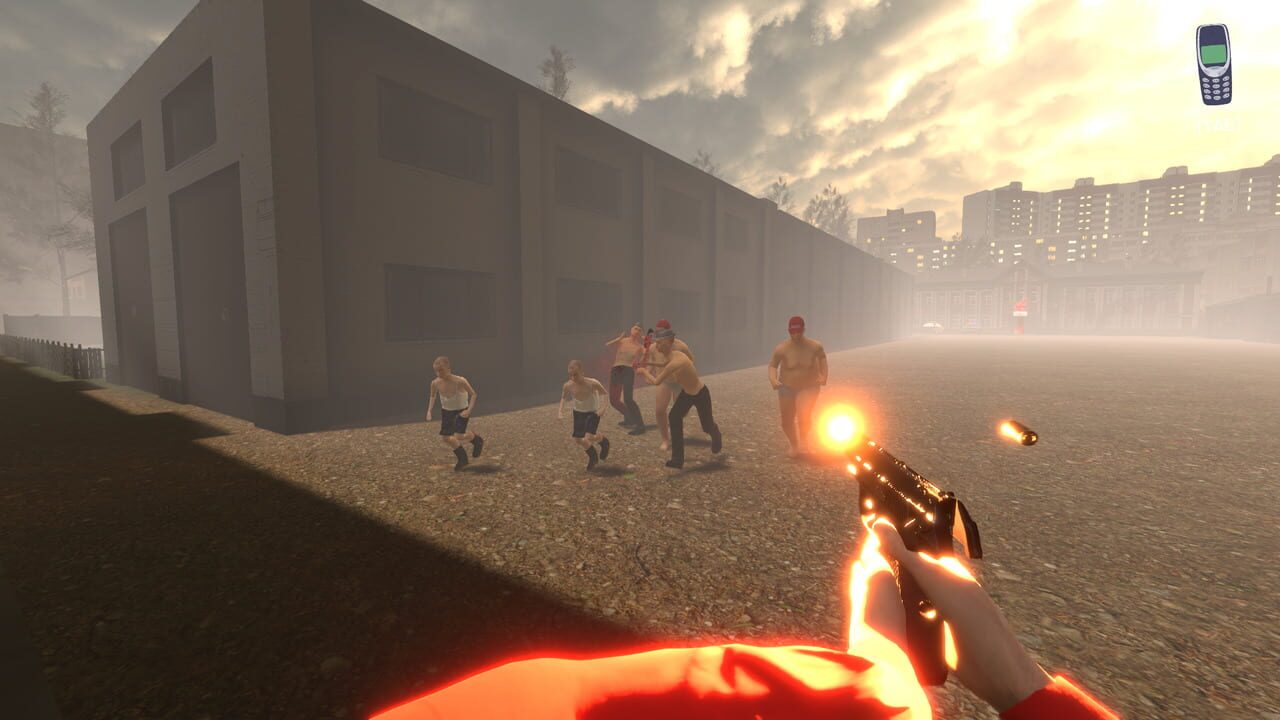Click the white car in the distance
Viewport: 1280px width, 720px height.
pyautogui.click(x=933, y=324)
